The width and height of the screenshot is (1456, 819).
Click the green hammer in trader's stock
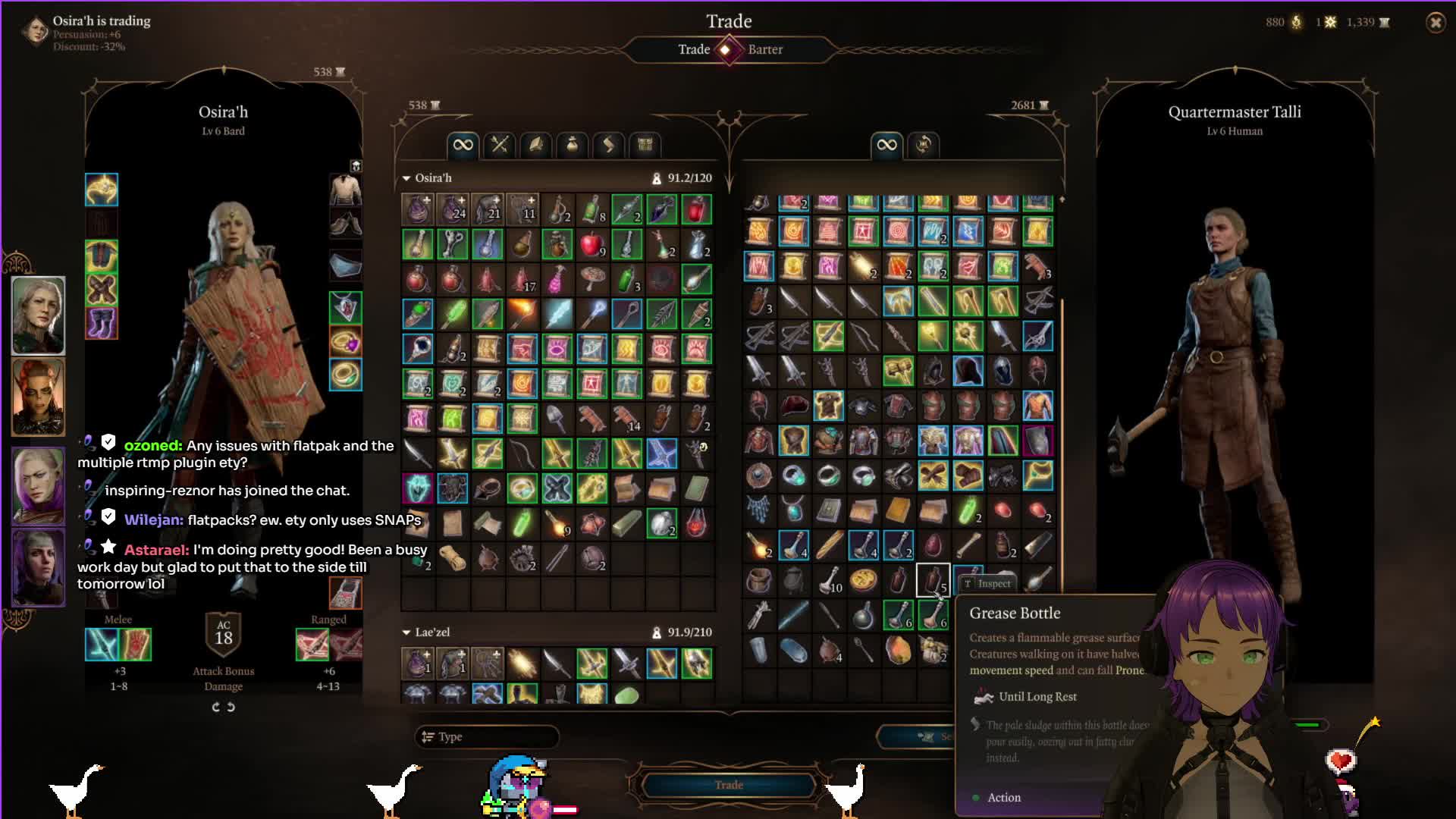click(898, 371)
